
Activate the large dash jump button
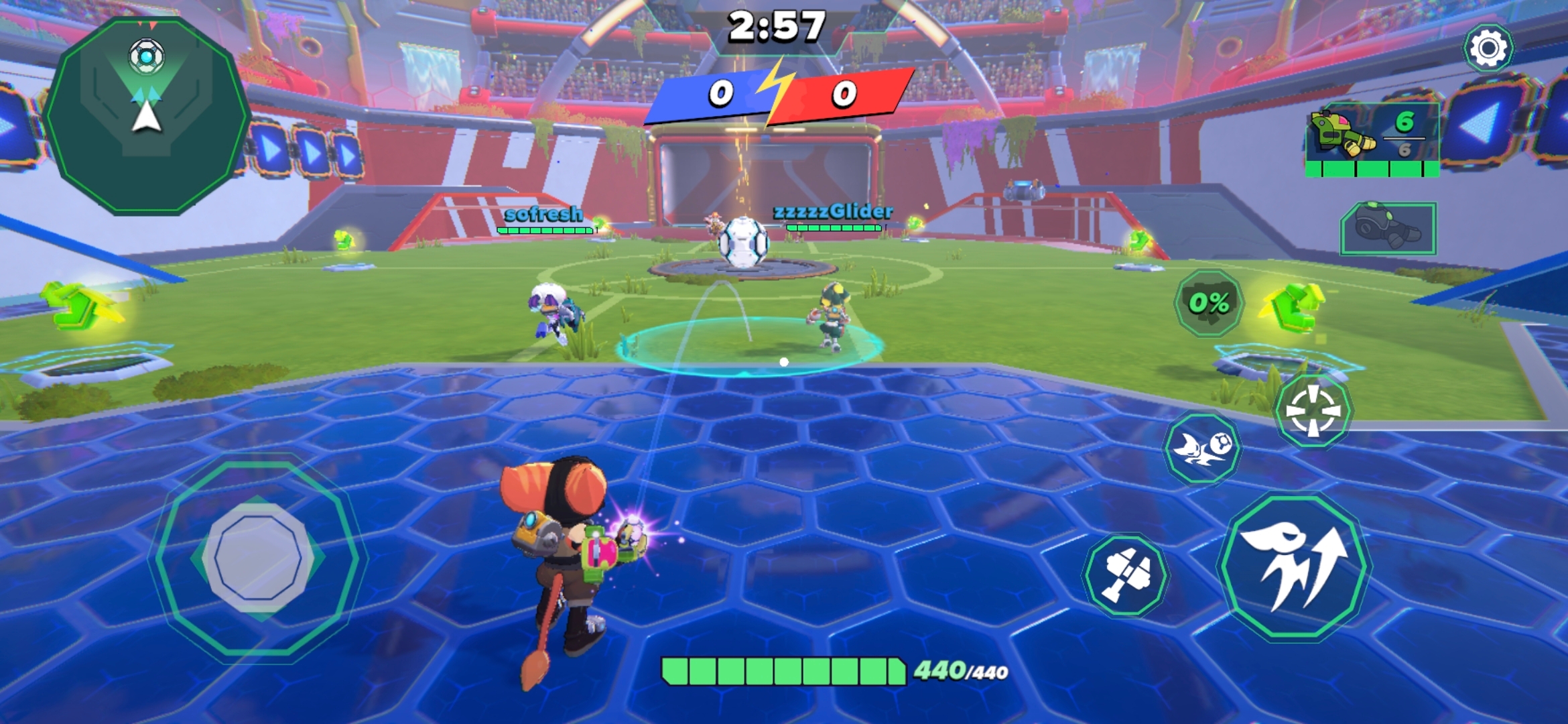click(1295, 566)
